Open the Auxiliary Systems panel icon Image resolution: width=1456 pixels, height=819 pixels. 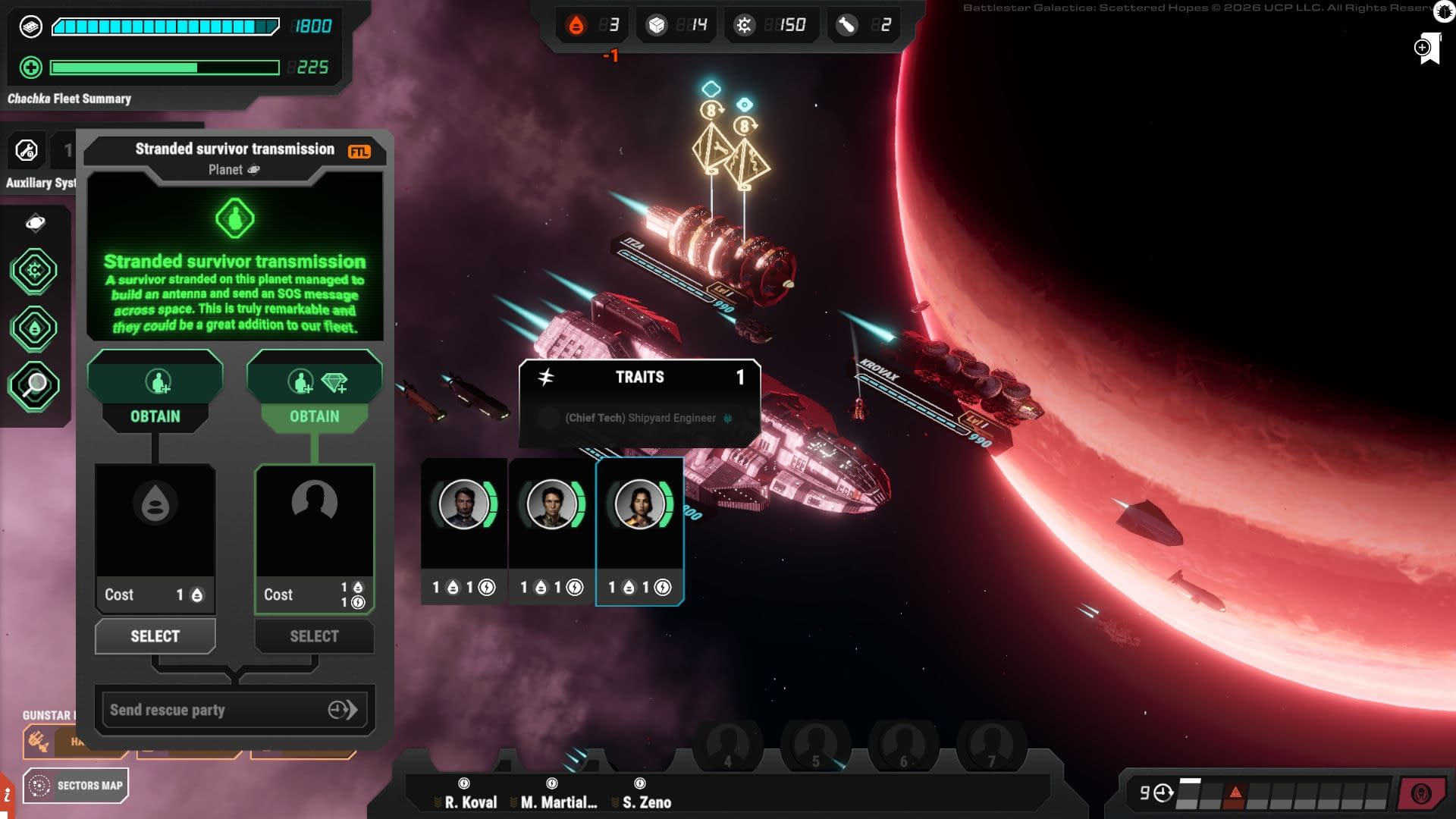27,151
